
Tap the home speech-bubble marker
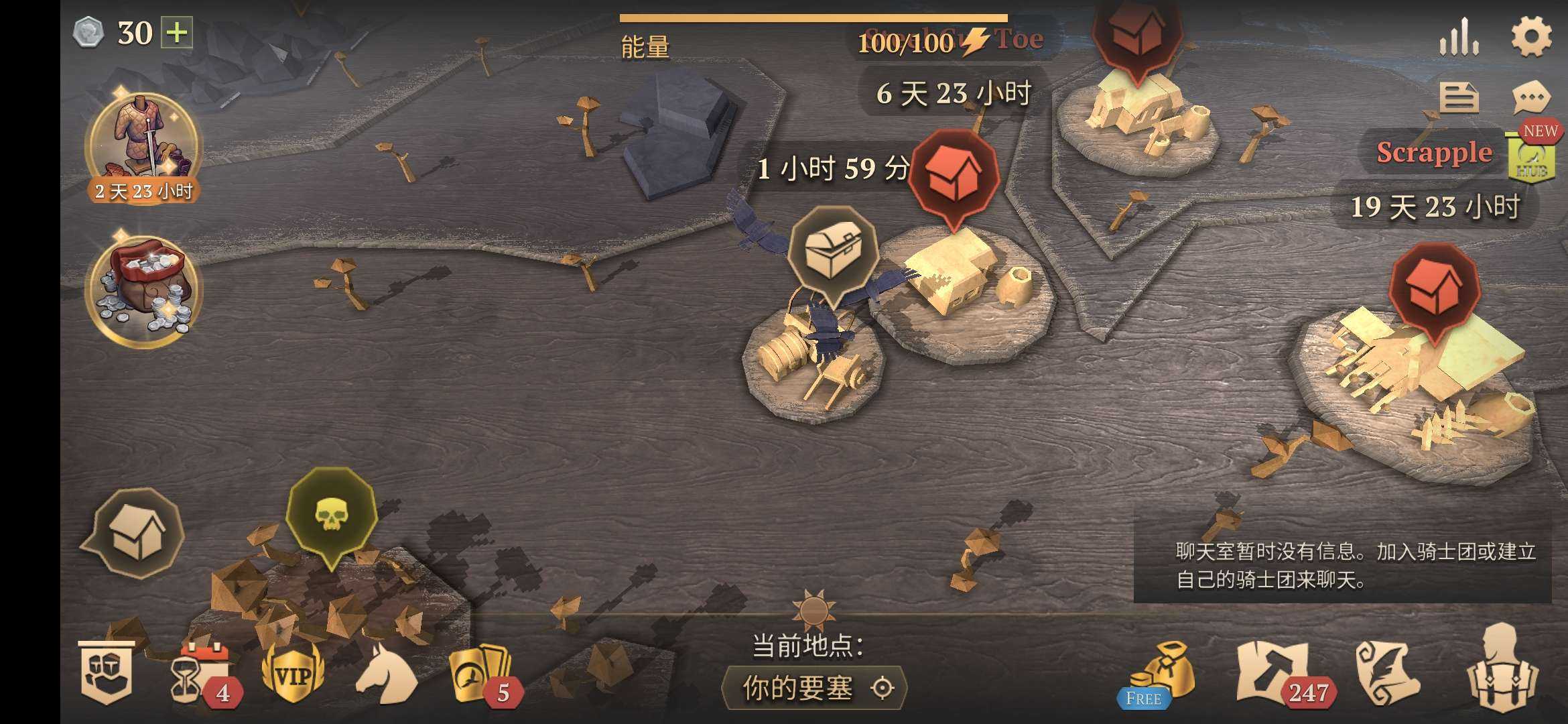coord(136,532)
